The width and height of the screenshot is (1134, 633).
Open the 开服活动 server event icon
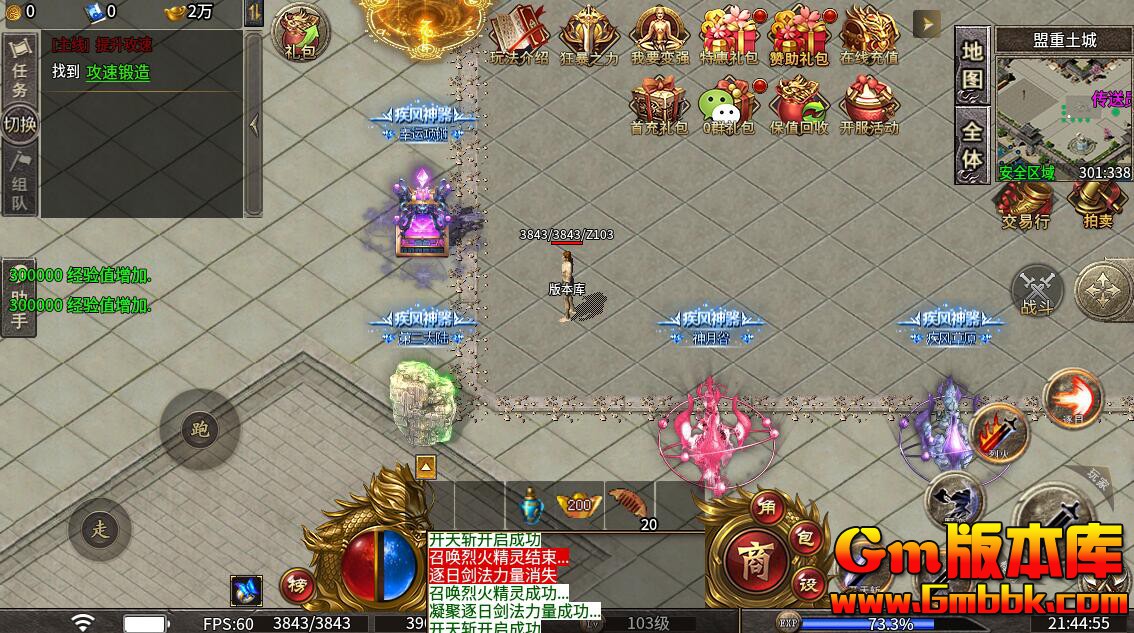coord(868,104)
